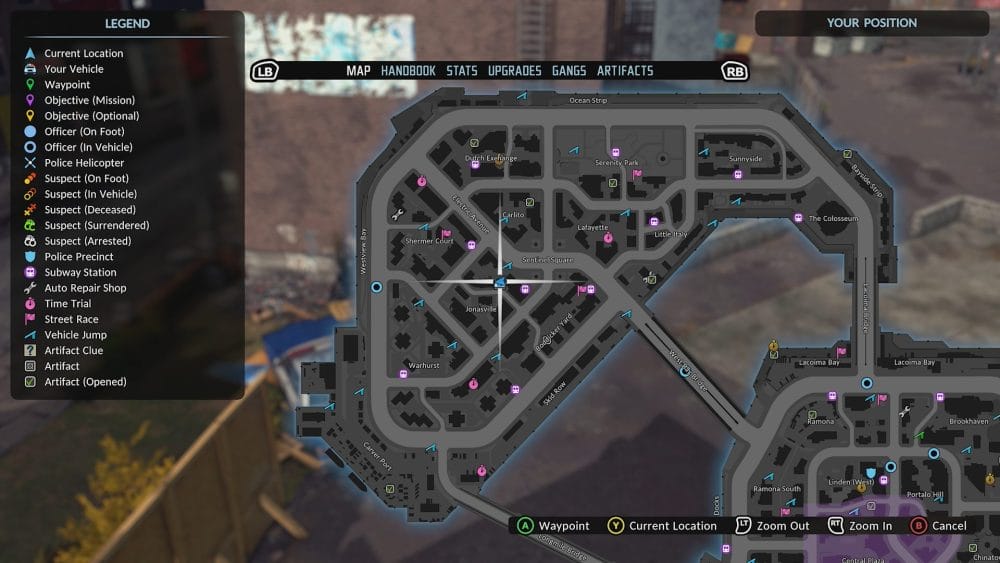Open the Stats tab
This screenshot has height=563, width=1000.
[462, 71]
